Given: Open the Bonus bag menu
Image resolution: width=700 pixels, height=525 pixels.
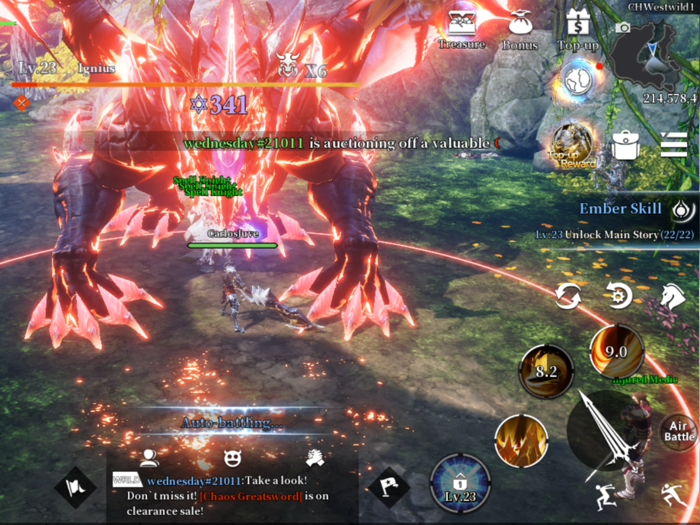Looking at the screenshot, I should tap(519, 28).
